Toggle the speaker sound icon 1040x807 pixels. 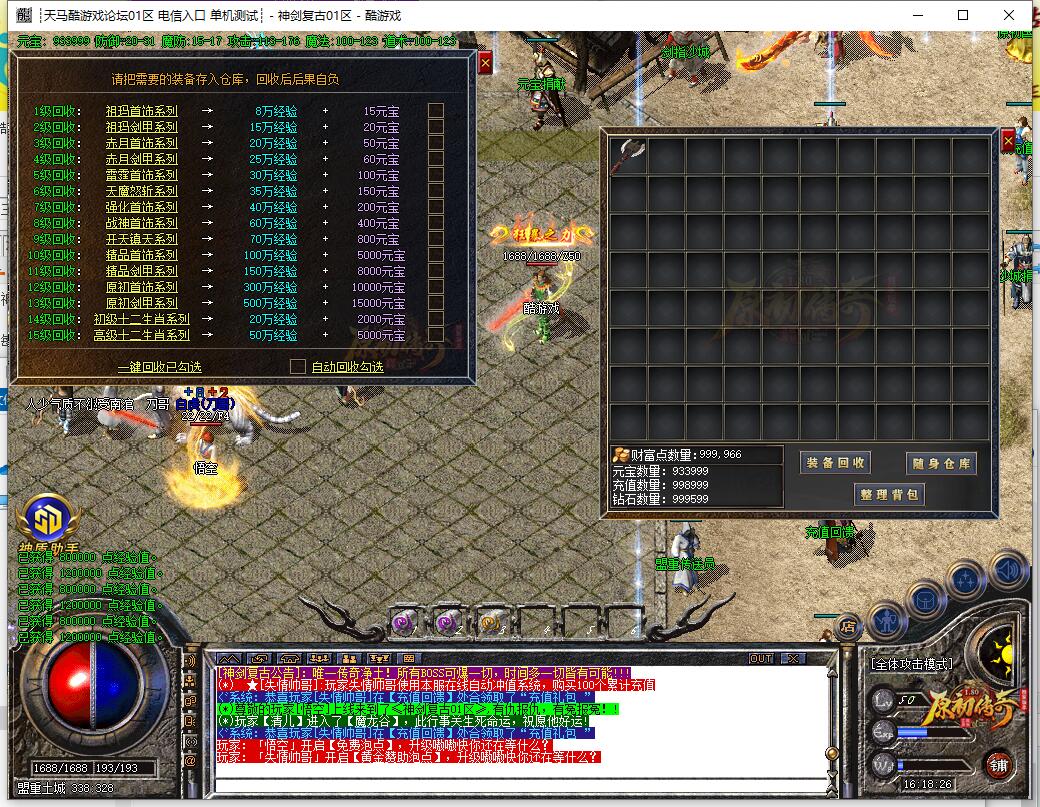click(1010, 570)
